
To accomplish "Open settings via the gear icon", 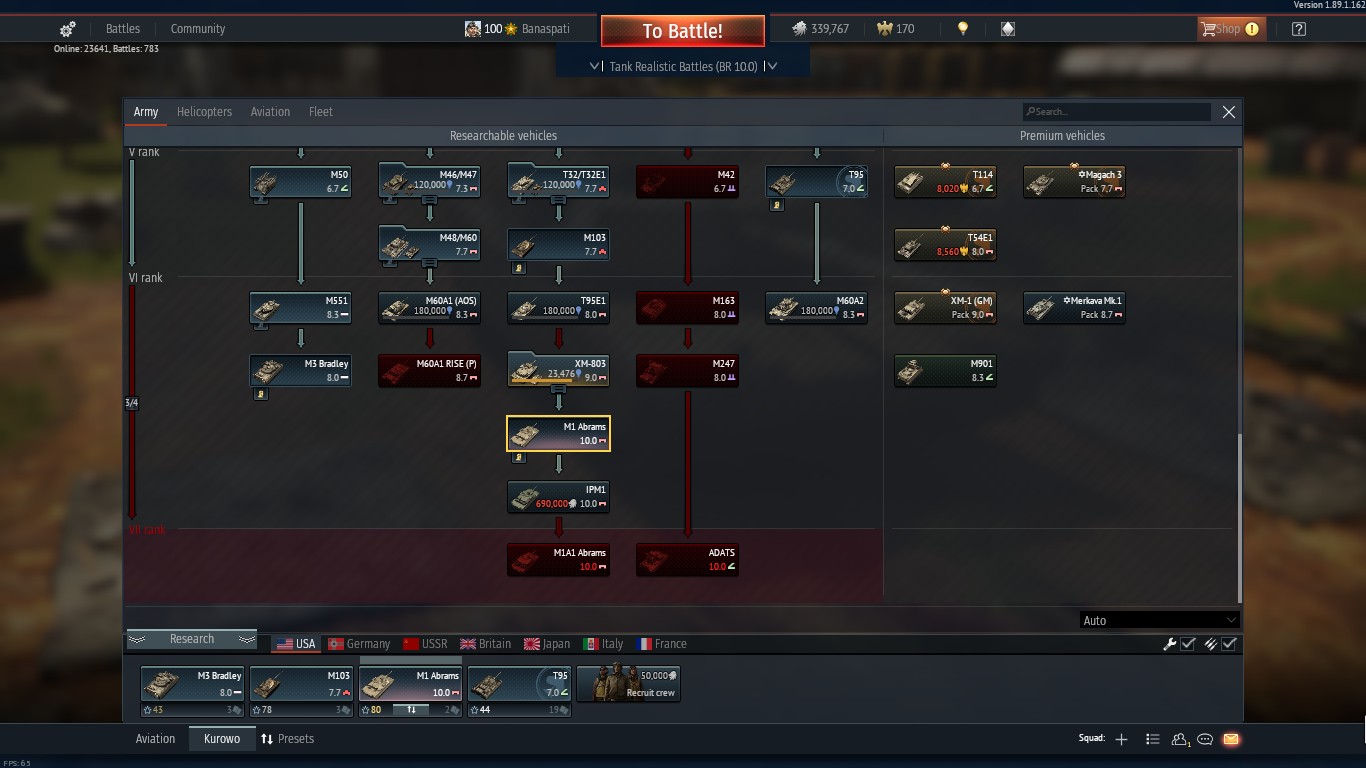I will [x=67, y=29].
